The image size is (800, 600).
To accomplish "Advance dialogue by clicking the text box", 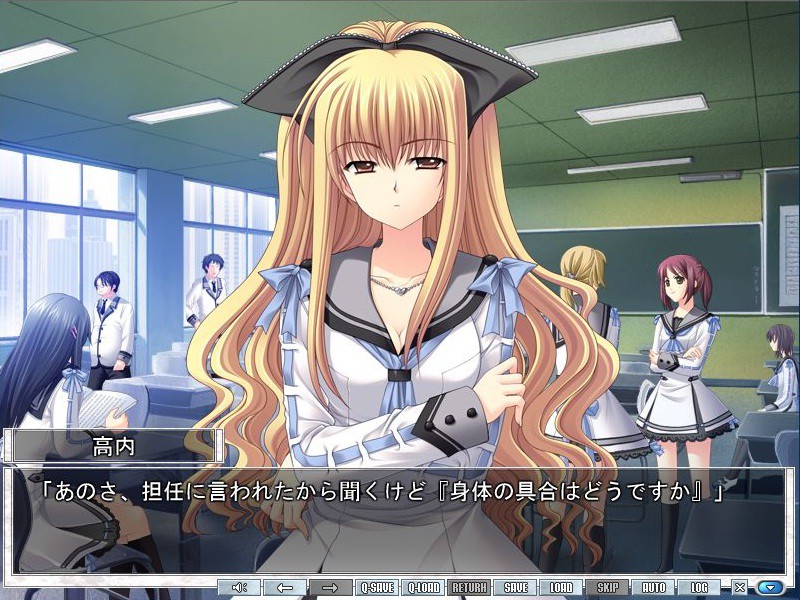I will (400, 520).
